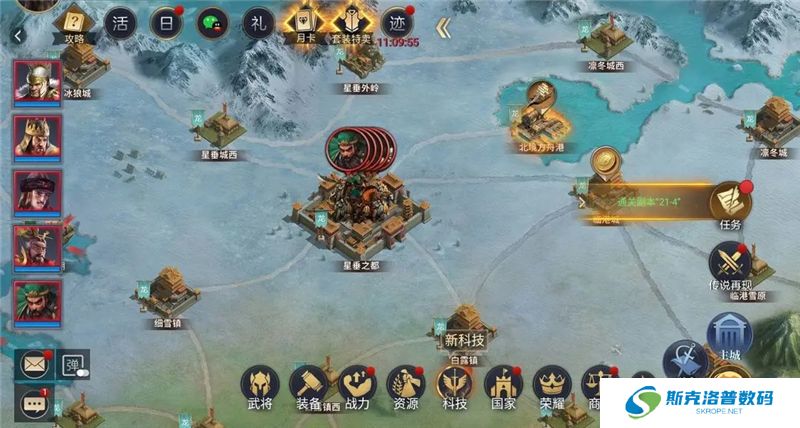
Task: Open the 任务 quest button
Action: (x=730, y=204)
